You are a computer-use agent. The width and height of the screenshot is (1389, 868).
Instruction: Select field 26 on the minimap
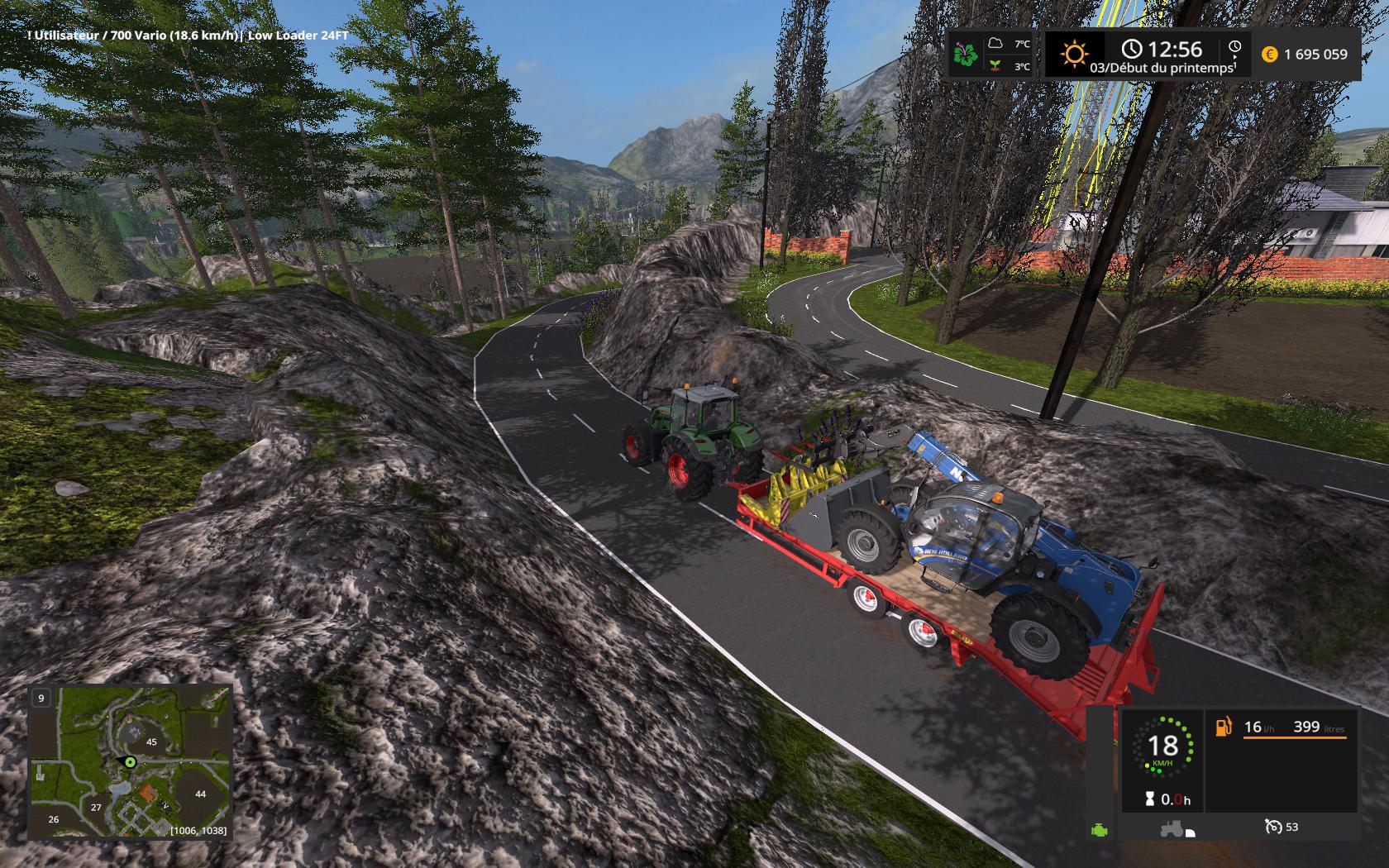click(x=54, y=819)
